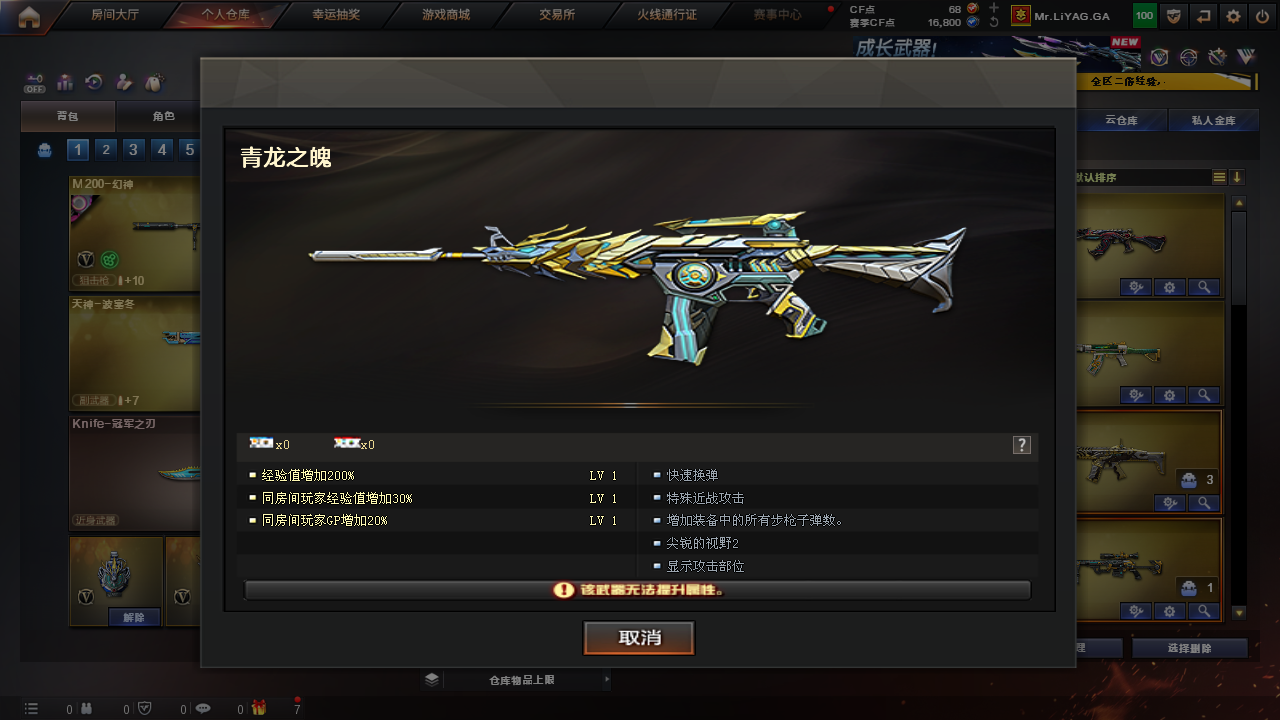Select the 背包 backpack tab
This screenshot has width=1280, height=720.
coord(67,117)
